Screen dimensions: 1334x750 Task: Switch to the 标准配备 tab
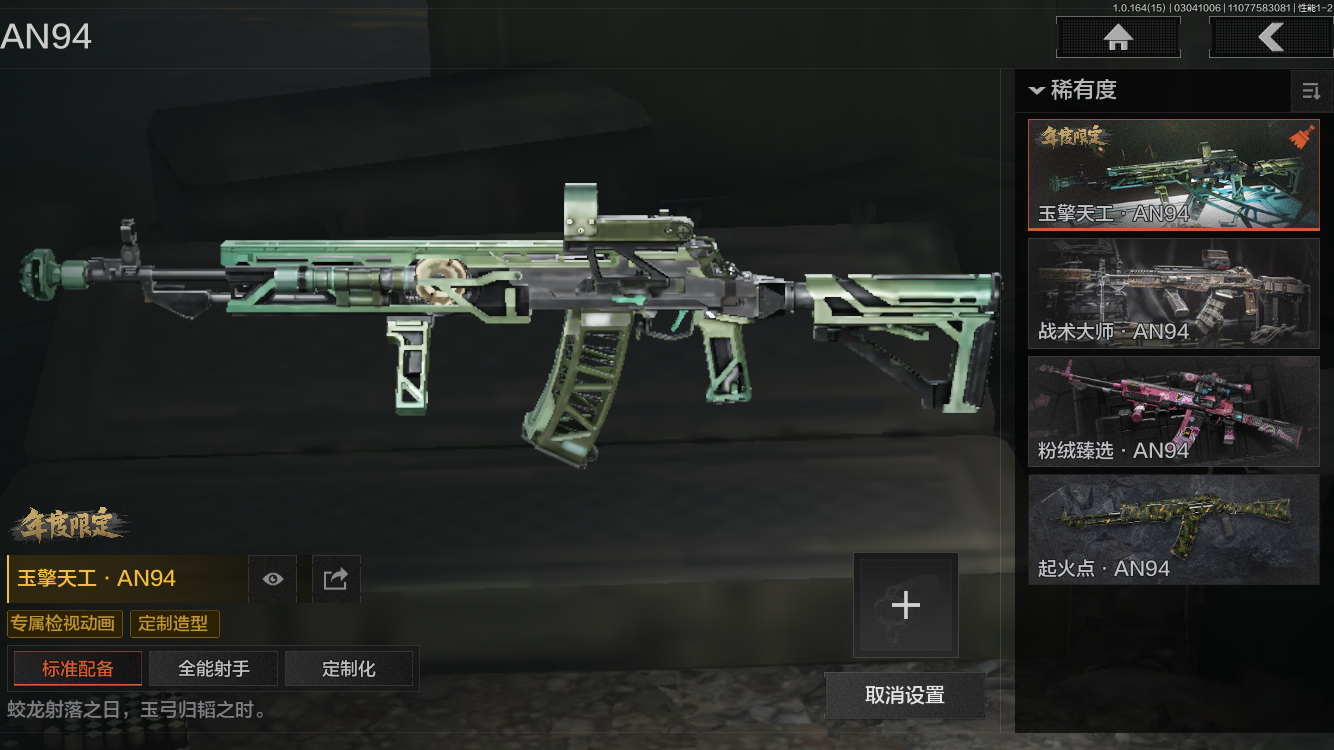pyautogui.click(x=78, y=669)
